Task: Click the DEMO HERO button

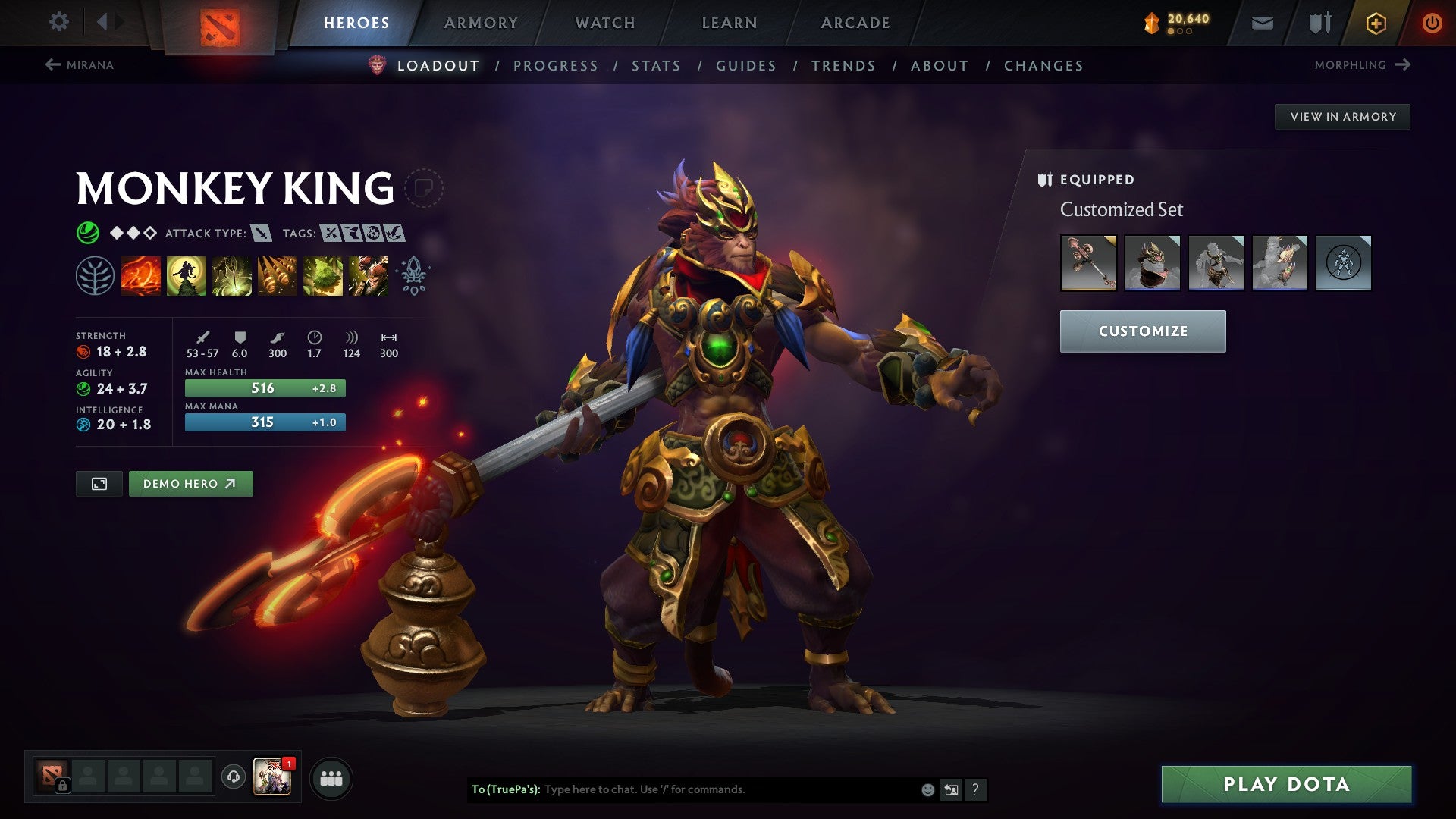Action: 190,483
